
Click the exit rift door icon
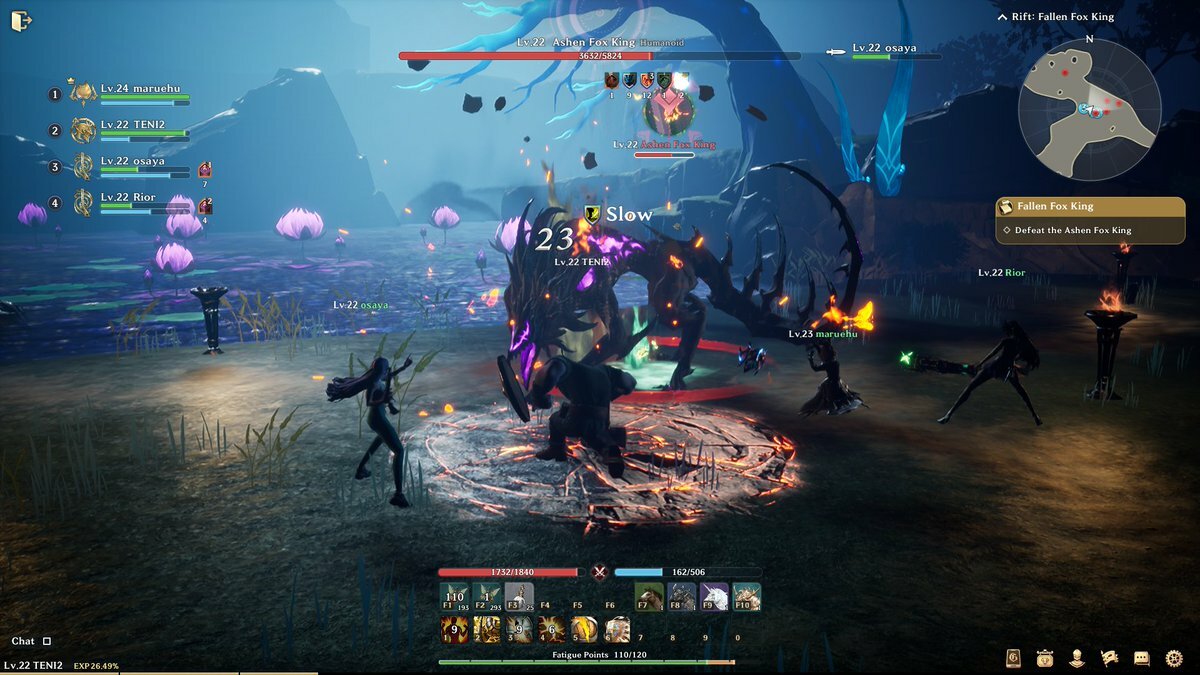pos(21,20)
